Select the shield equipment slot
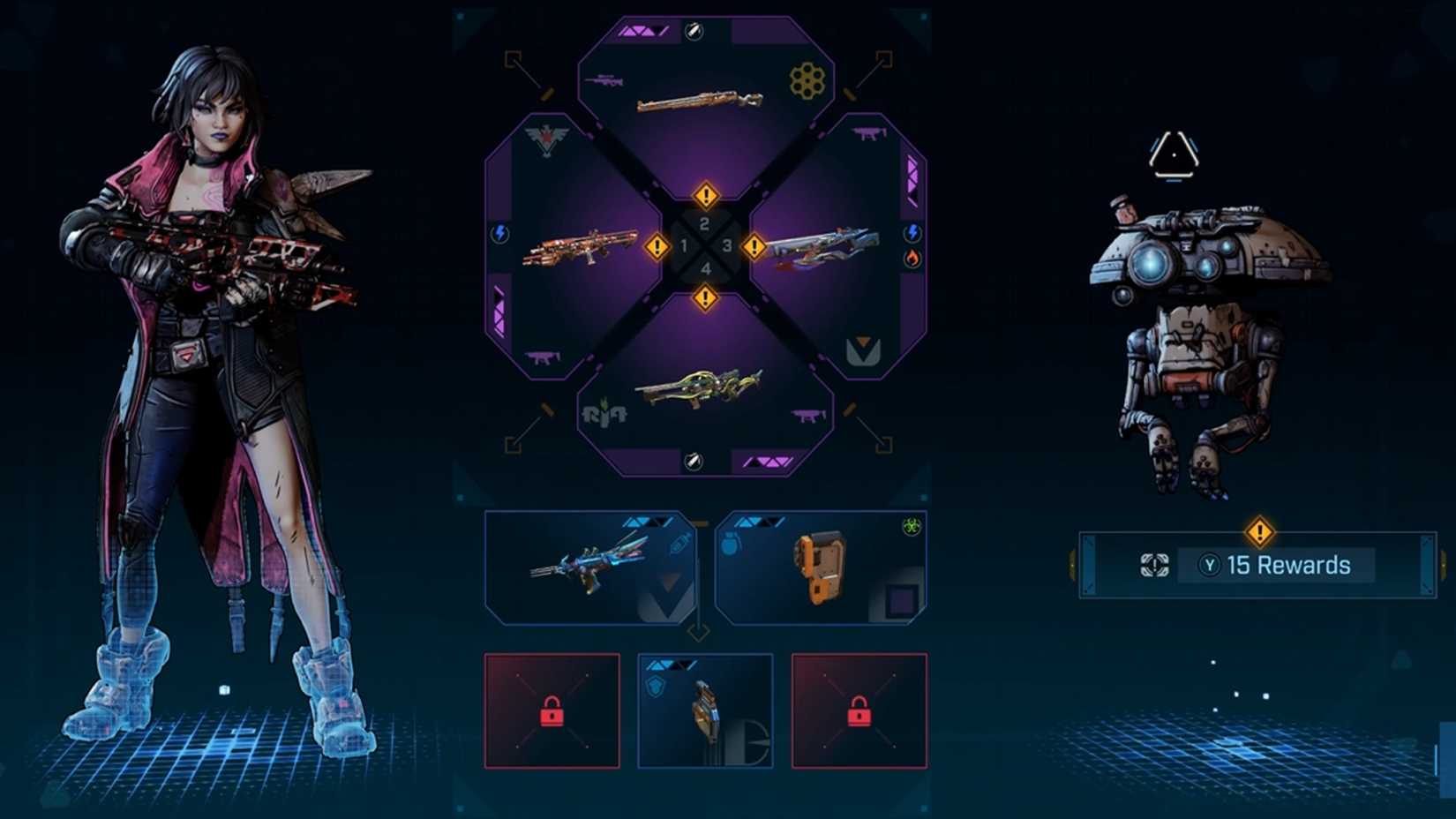 click(704, 710)
